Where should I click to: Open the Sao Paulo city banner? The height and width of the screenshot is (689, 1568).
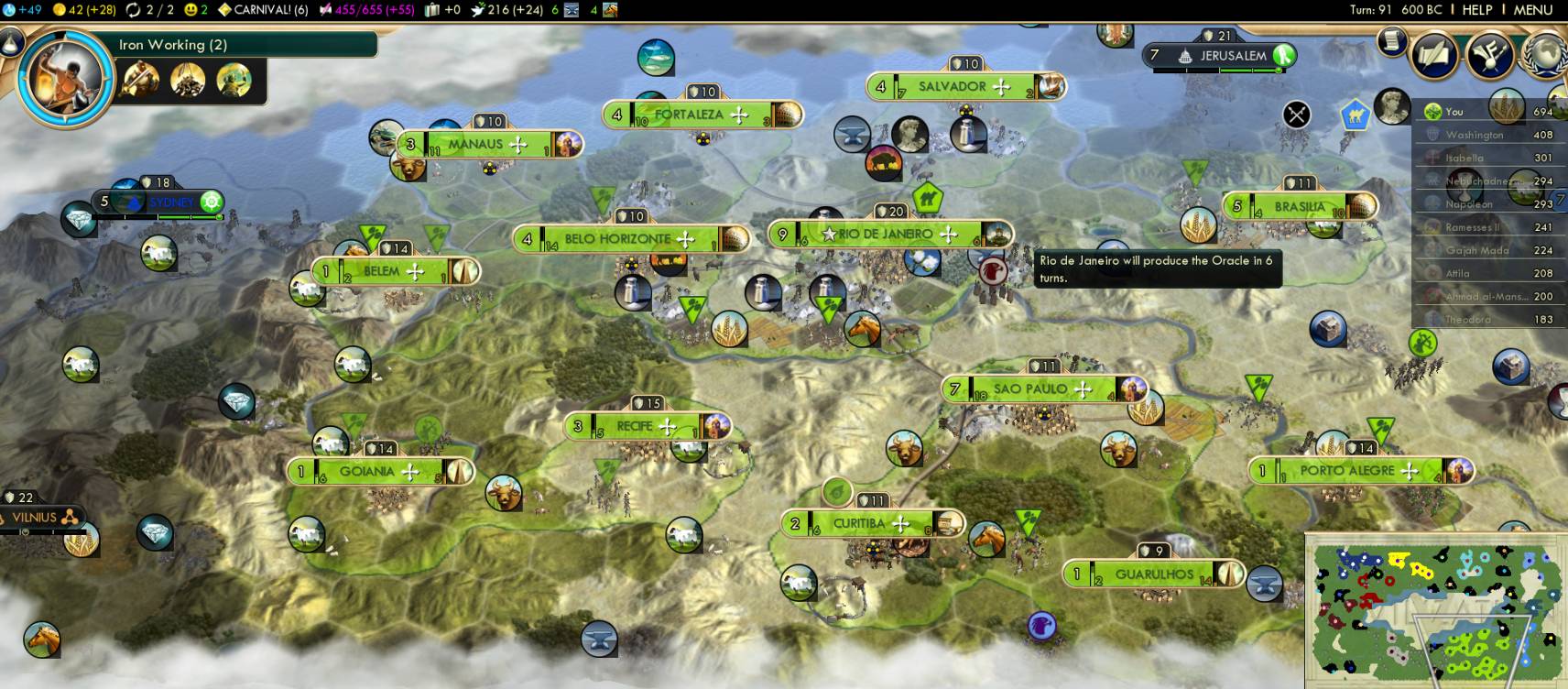click(x=1029, y=389)
